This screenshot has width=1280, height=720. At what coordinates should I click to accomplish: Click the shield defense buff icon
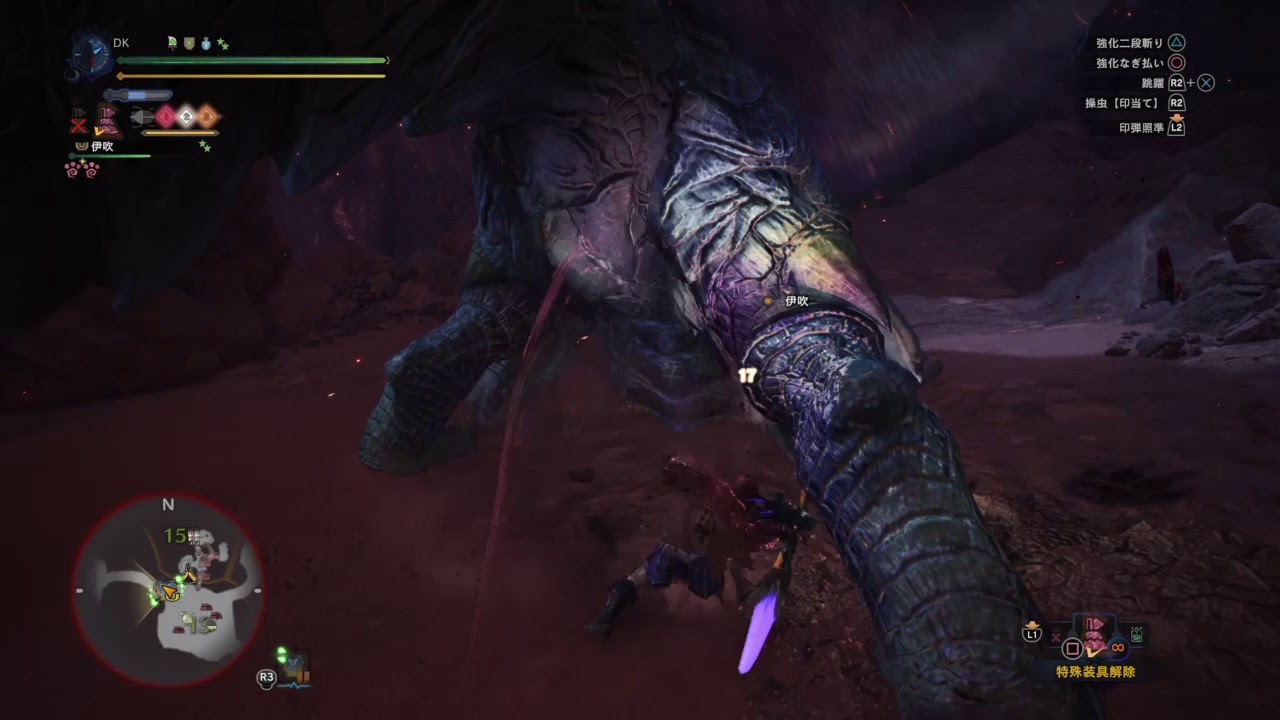[189, 43]
